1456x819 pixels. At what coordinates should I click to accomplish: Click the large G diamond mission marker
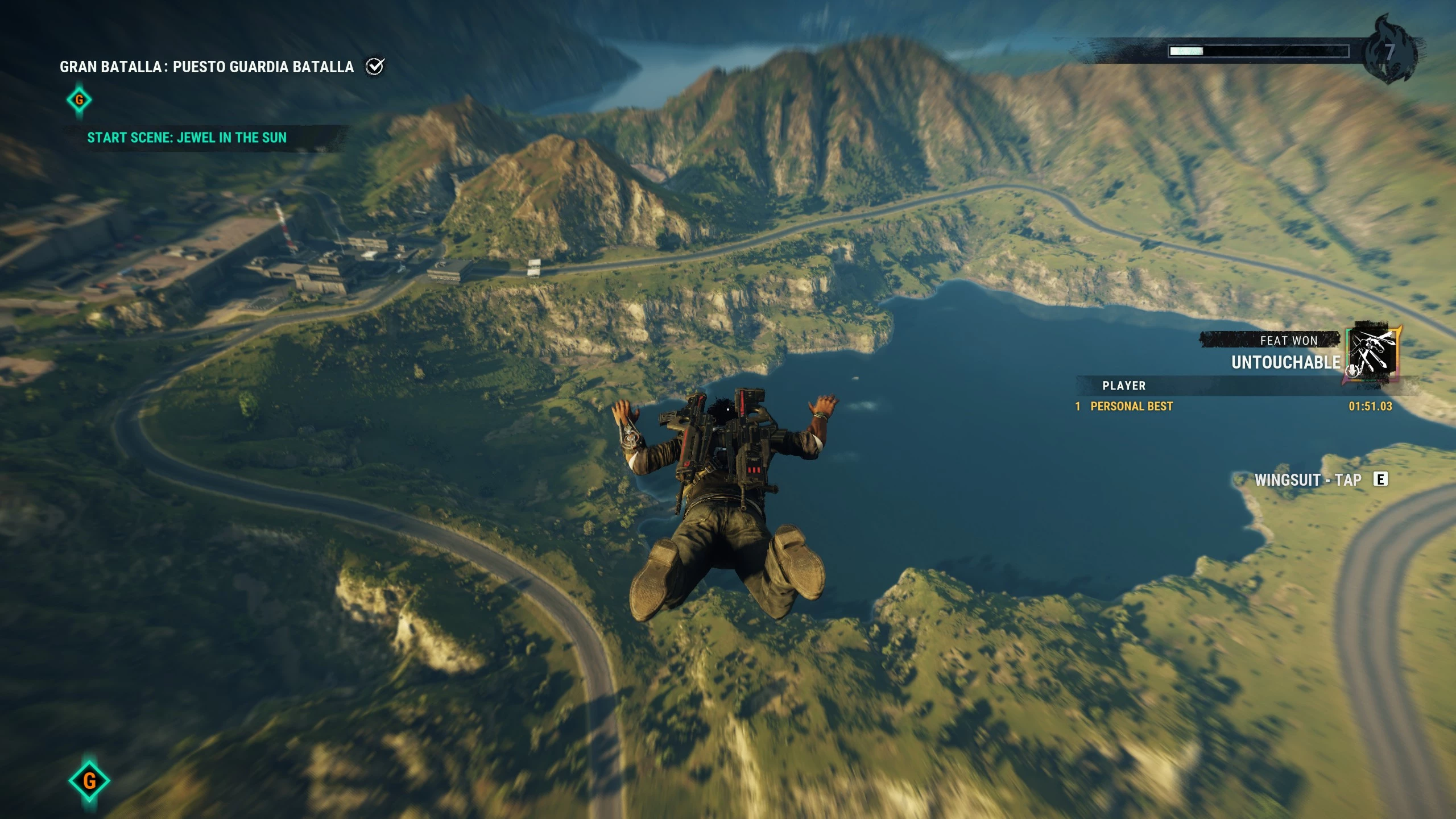click(x=89, y=780)
